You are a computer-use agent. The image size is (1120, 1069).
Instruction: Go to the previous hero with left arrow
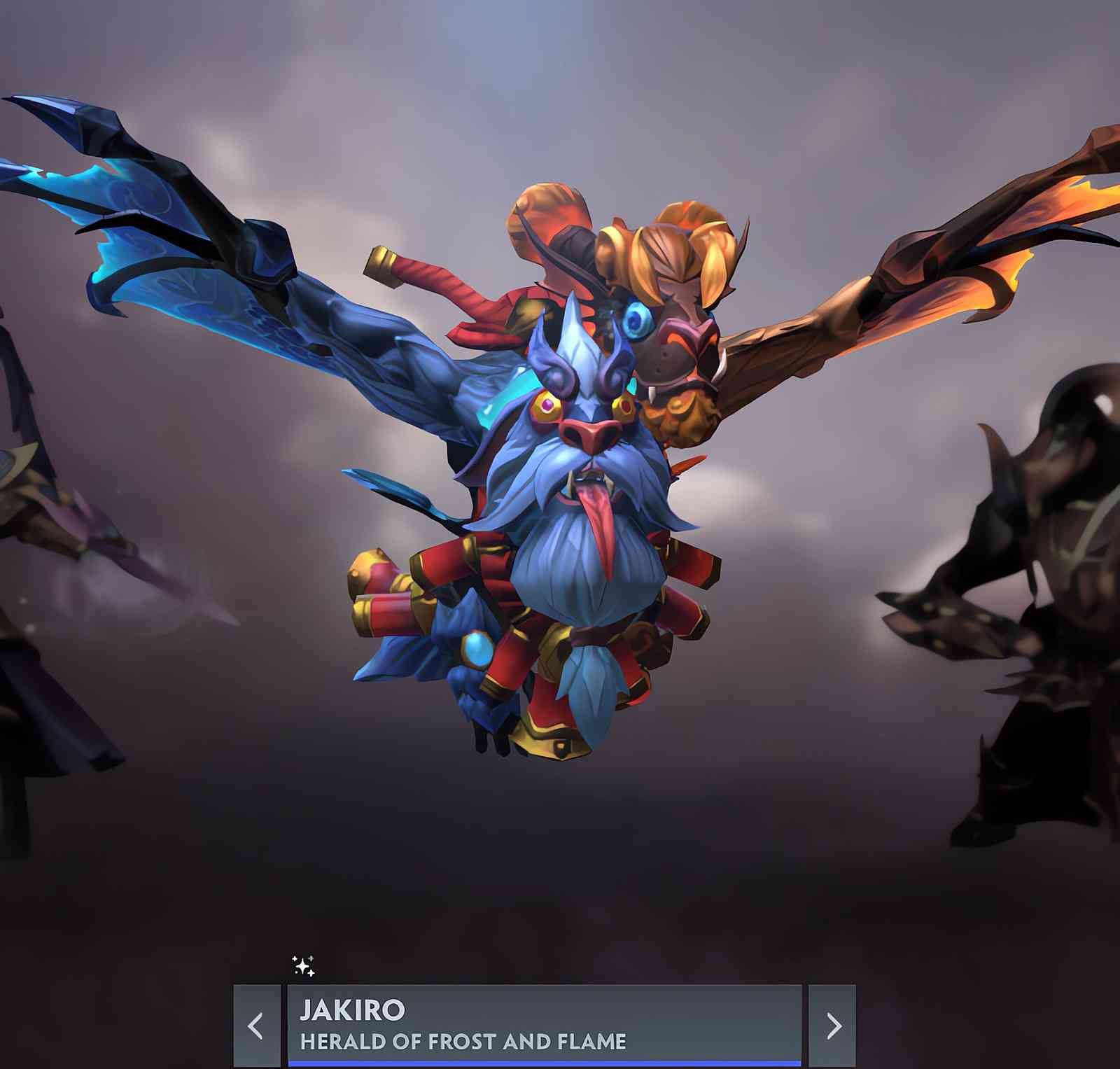point(256,1026)
